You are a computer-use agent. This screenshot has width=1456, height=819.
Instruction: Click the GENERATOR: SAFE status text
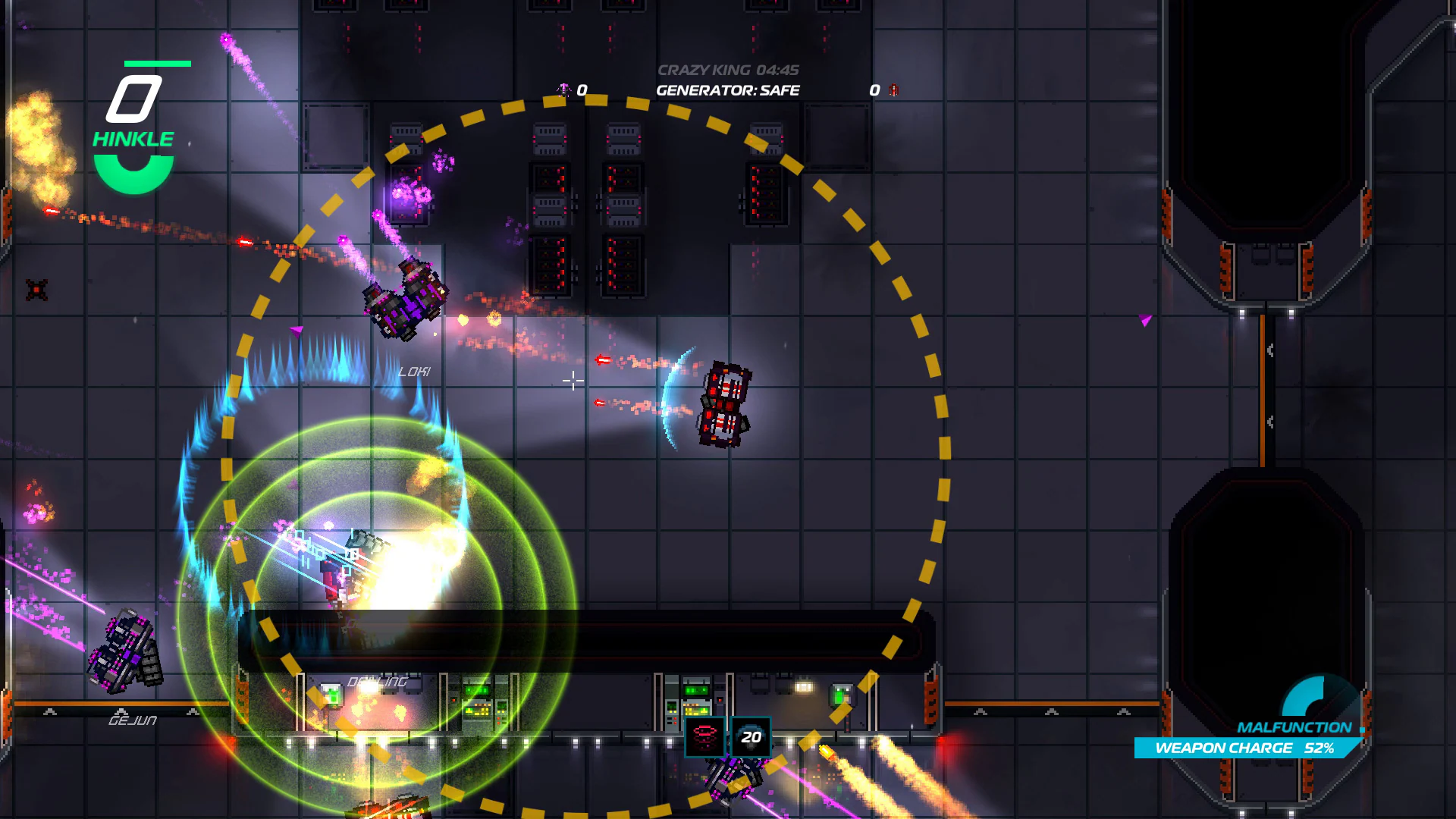coord(726,90)
